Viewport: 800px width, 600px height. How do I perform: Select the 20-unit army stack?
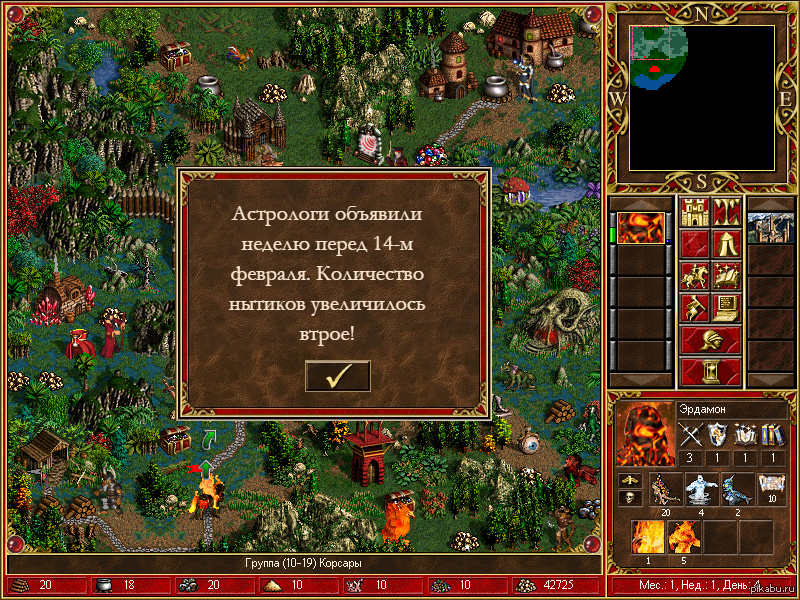[x=664, y=489]
